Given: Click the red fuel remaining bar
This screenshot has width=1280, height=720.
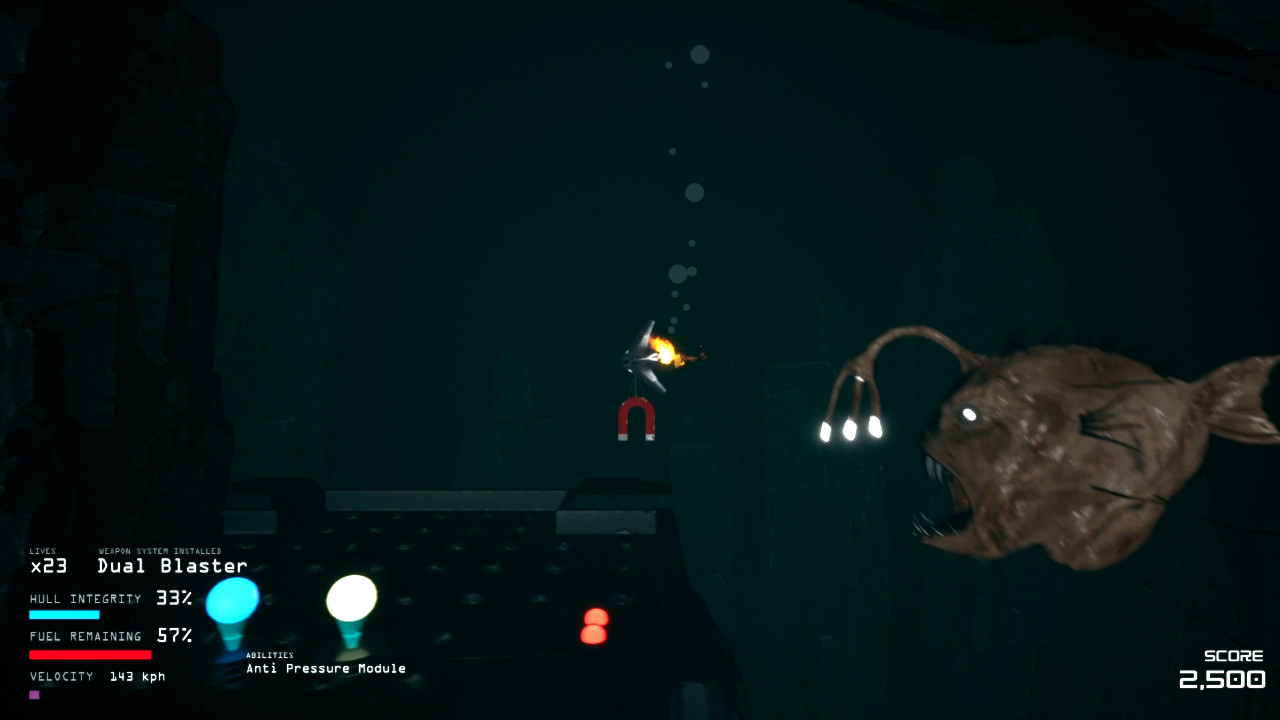Looking at the screenshot, I should point(90,654).
